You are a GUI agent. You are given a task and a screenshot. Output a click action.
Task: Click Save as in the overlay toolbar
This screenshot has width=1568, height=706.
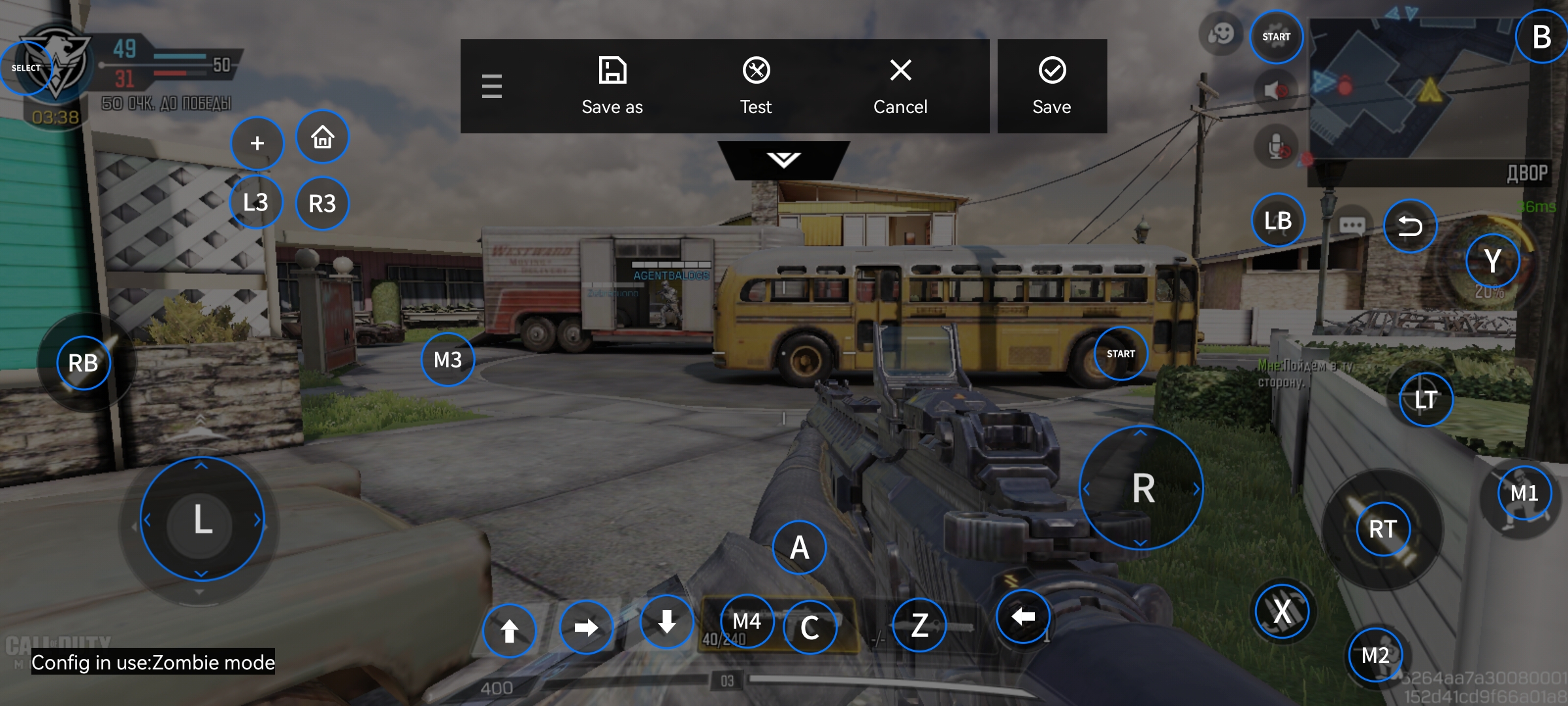pos(612,86)
